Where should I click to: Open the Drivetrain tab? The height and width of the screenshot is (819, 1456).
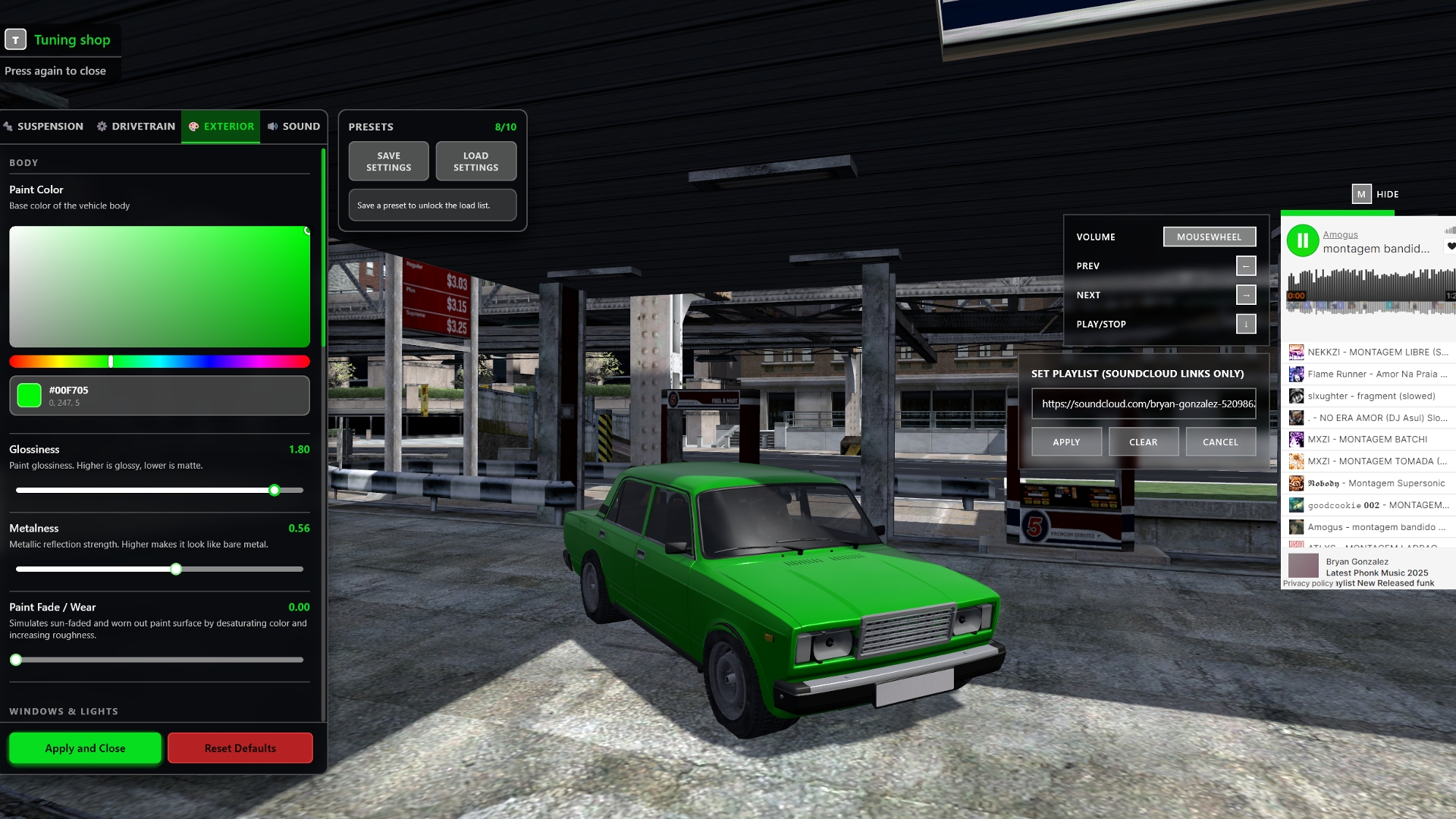coord(136,127)
